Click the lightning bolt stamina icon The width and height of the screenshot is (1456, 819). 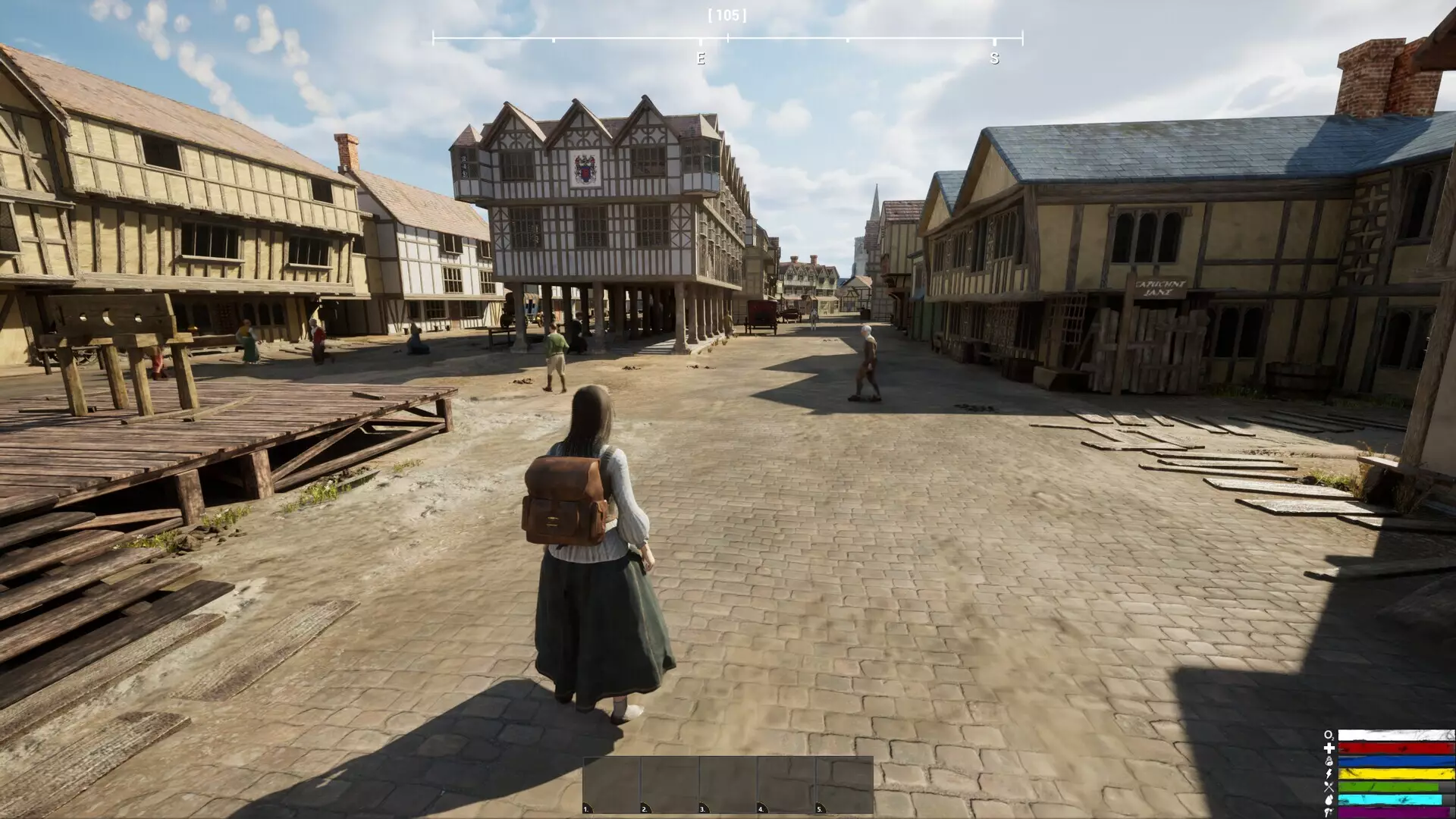(1329, 774)
